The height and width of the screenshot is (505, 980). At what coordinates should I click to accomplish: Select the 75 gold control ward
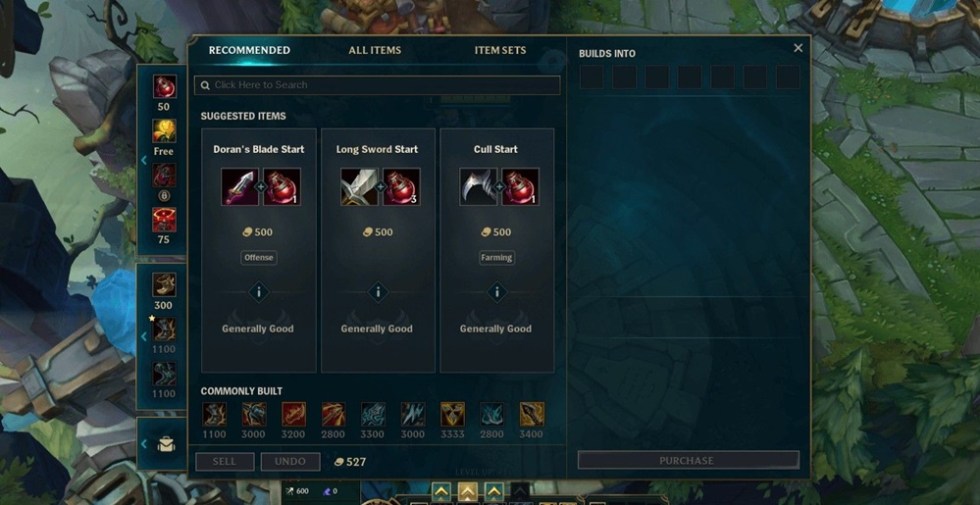coord(164,219)
